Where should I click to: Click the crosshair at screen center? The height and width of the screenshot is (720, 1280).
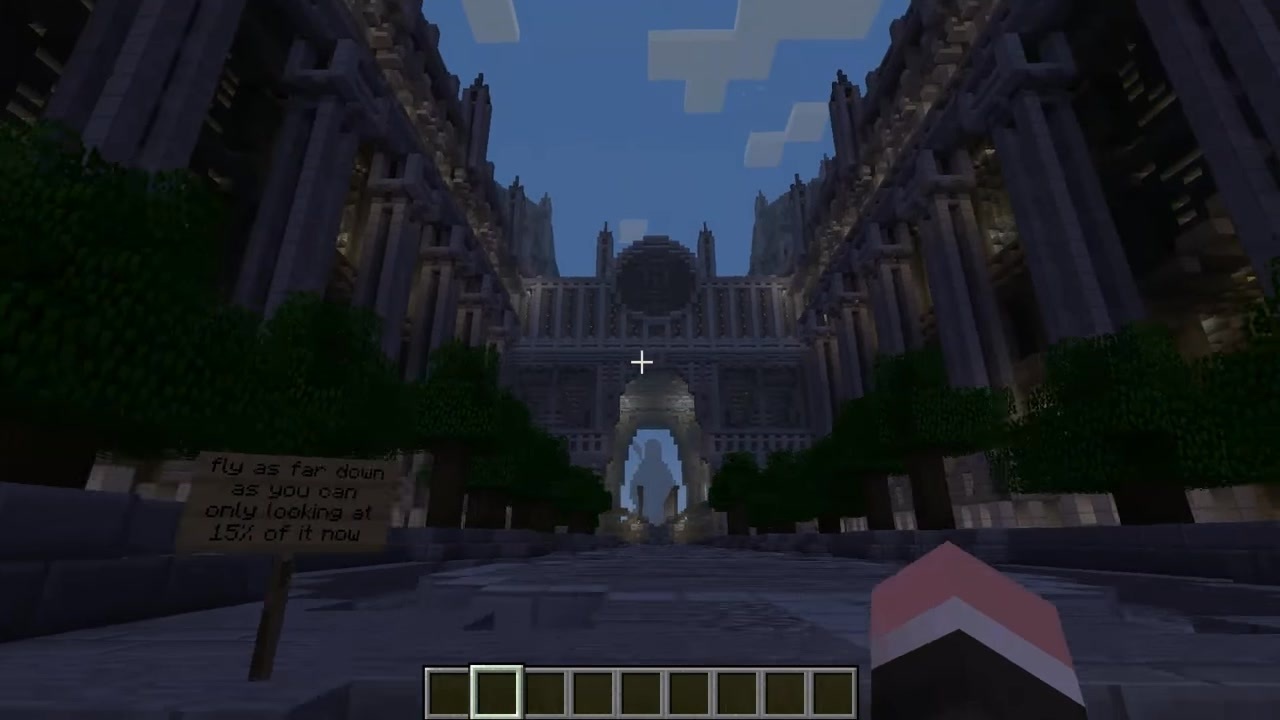640,361
